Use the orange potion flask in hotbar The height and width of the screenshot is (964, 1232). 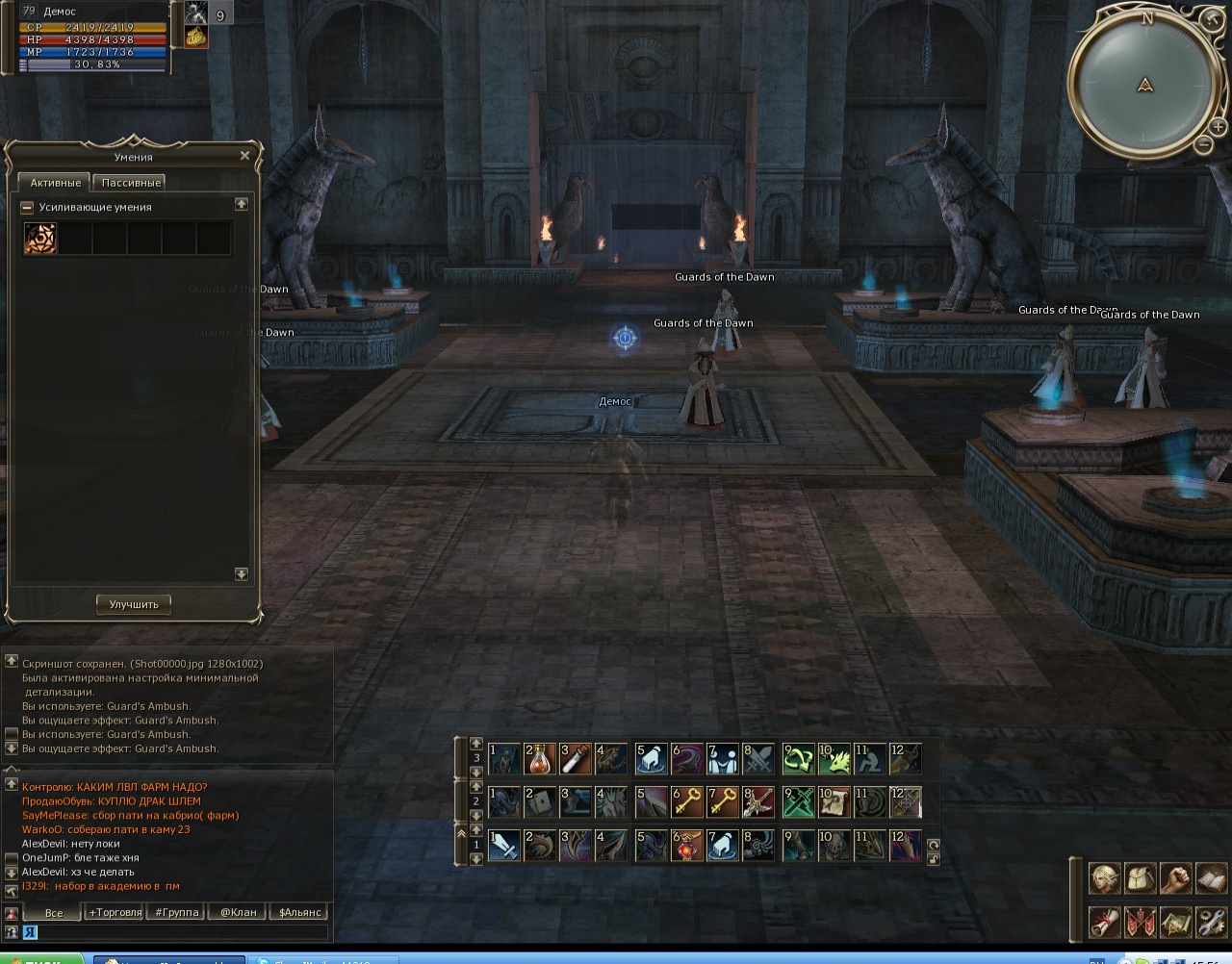tap(541, 759)
